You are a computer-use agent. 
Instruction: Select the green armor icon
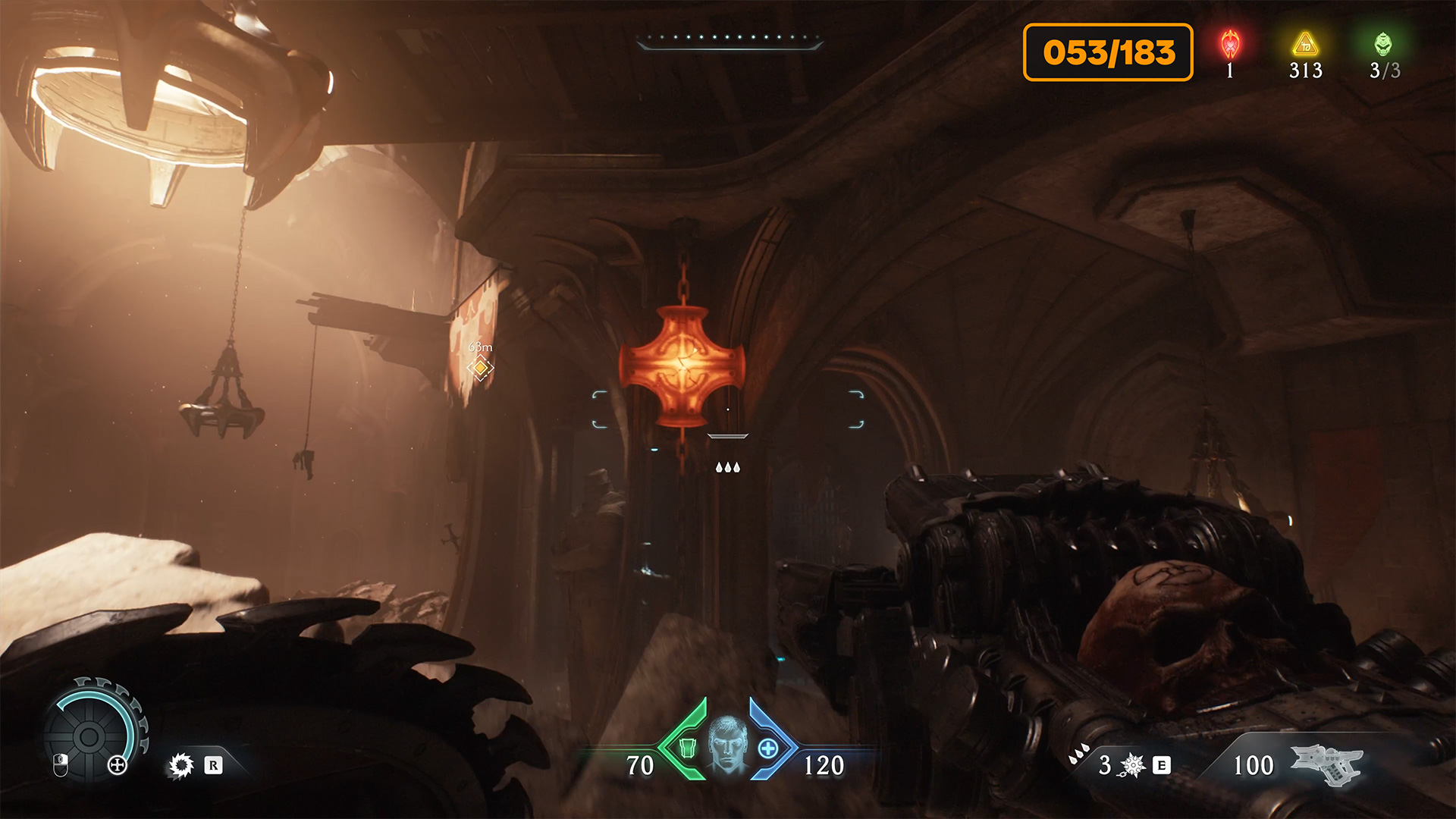click(687, 748)
